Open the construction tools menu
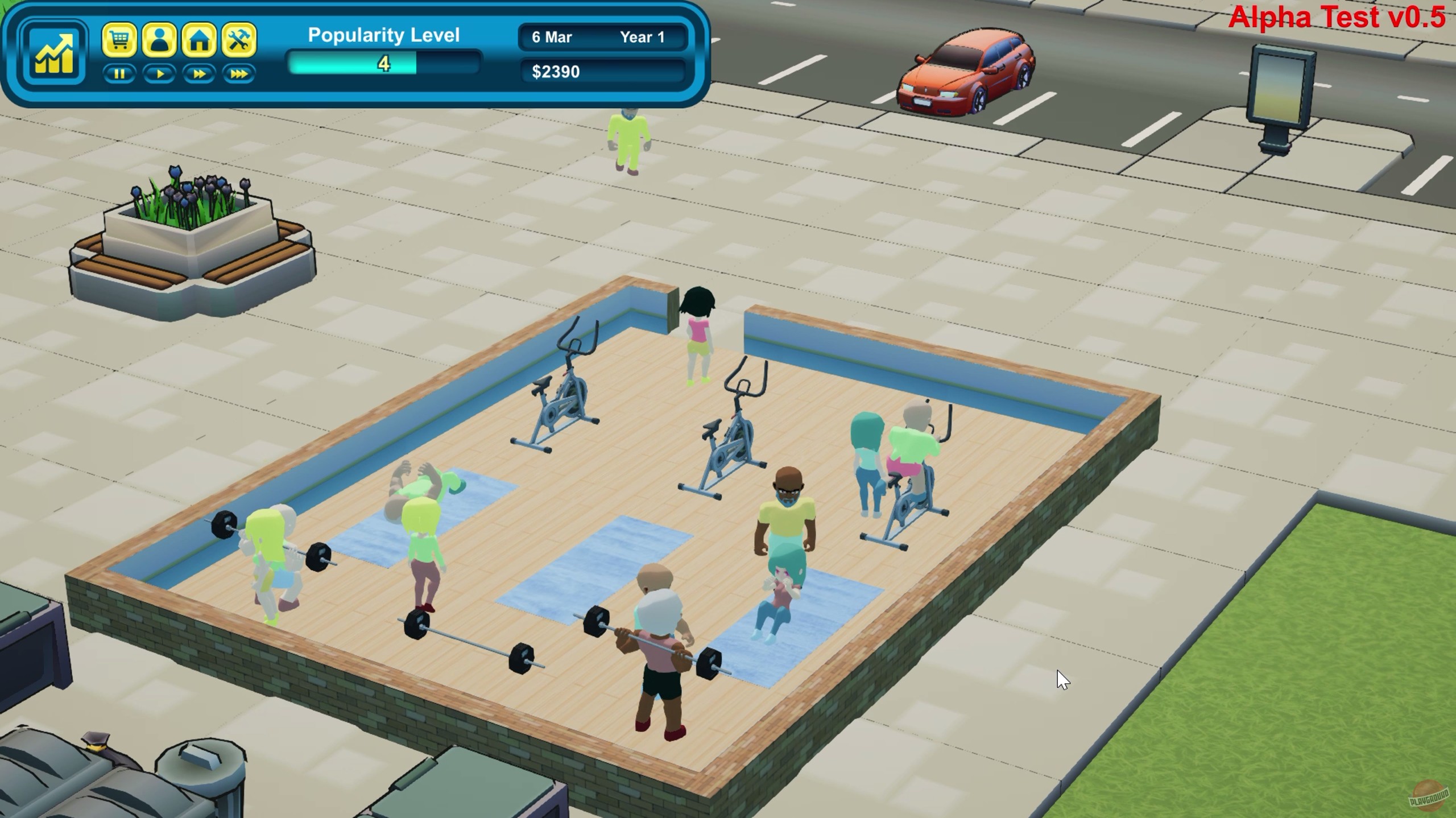 coord(238,39)
